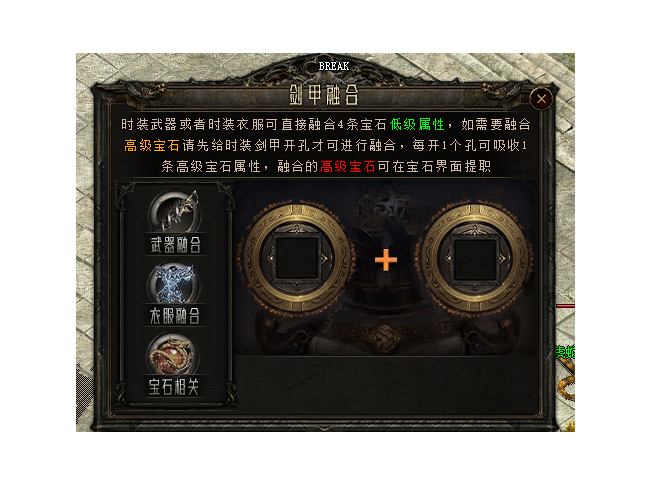Close the 剑甲融合 fusion window
This screenshot has width=650, height=484.
coord(541,98)
